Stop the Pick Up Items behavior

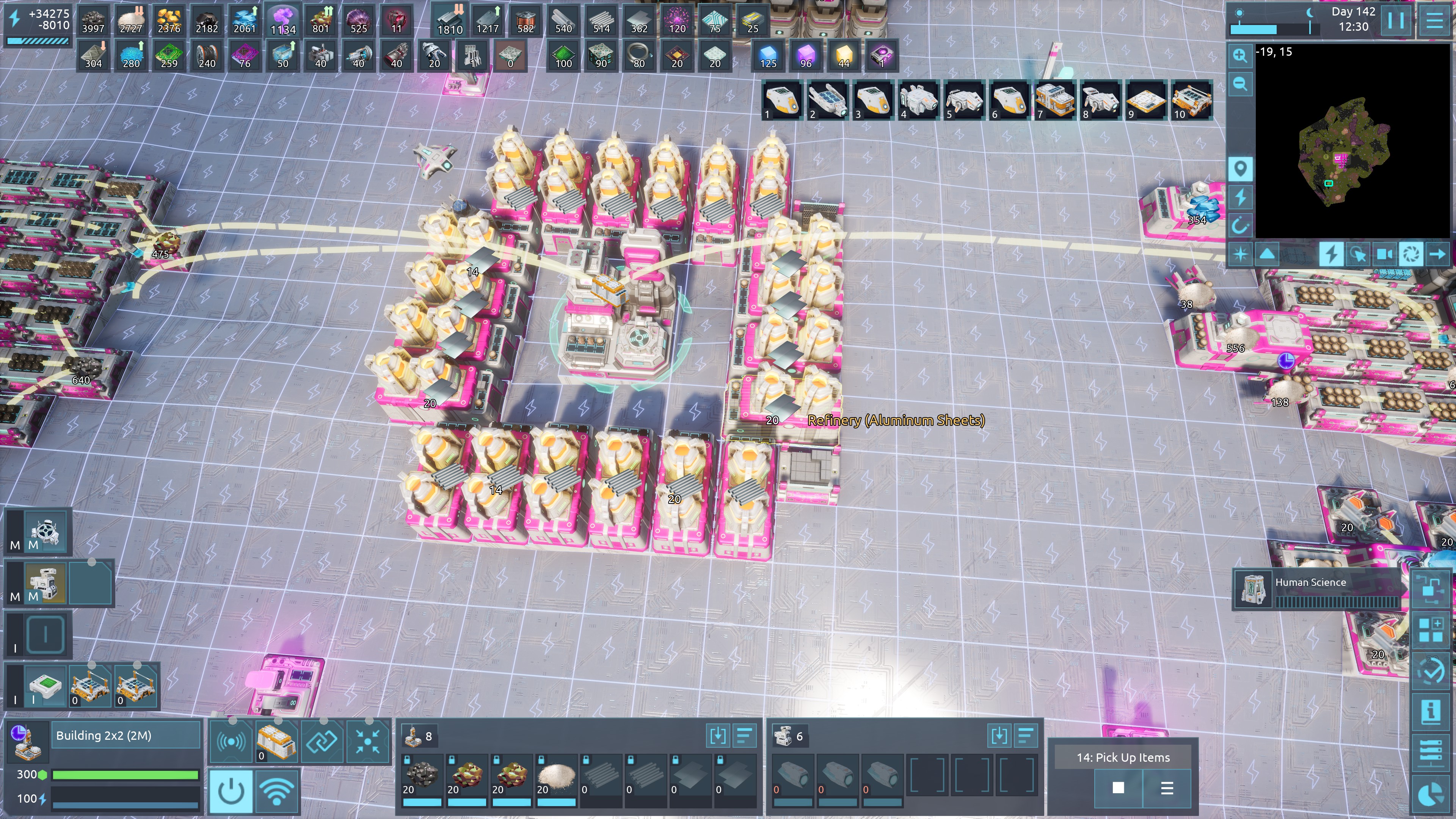[1118, 788]
